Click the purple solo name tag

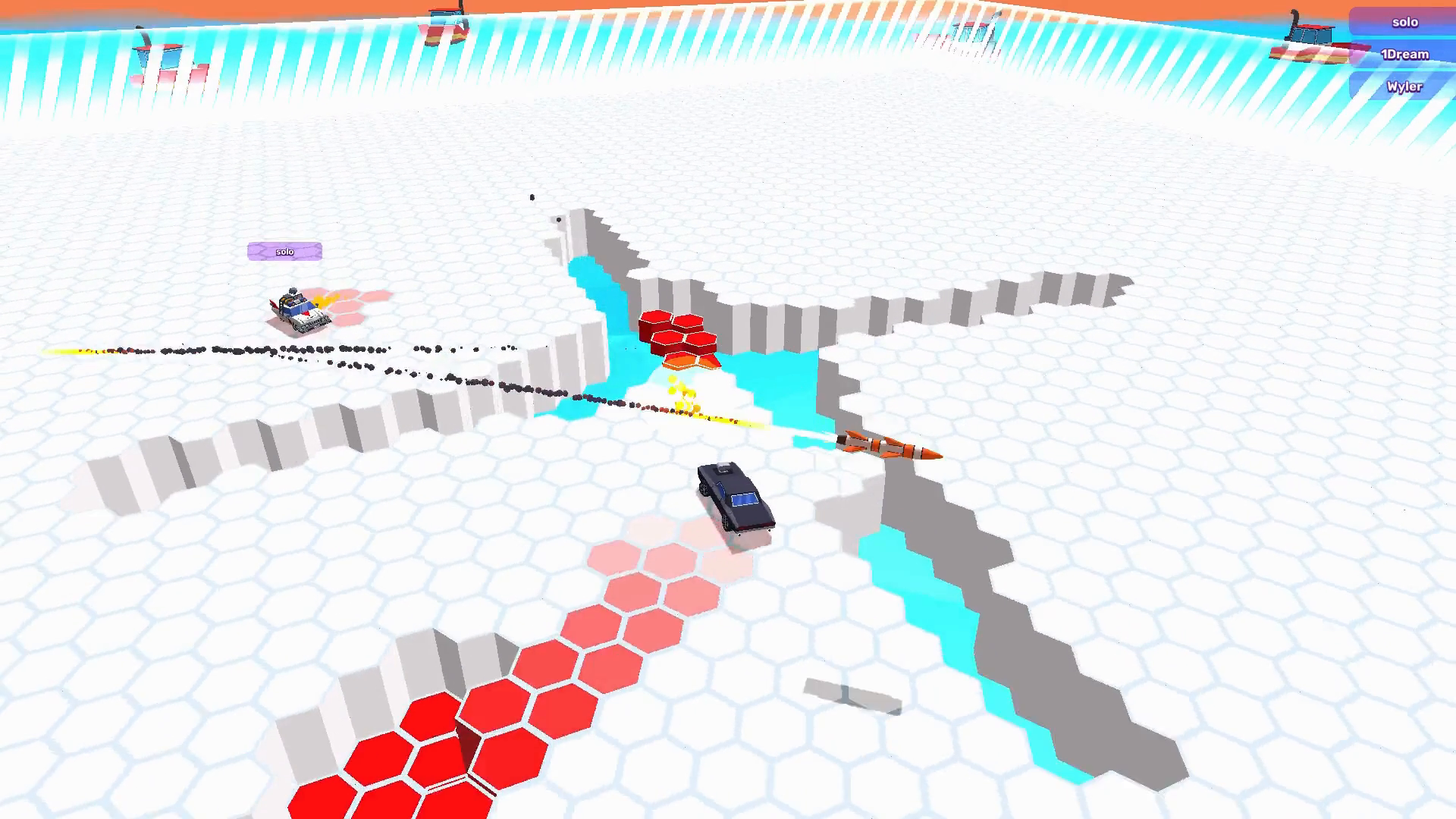(x=284, y=250)
